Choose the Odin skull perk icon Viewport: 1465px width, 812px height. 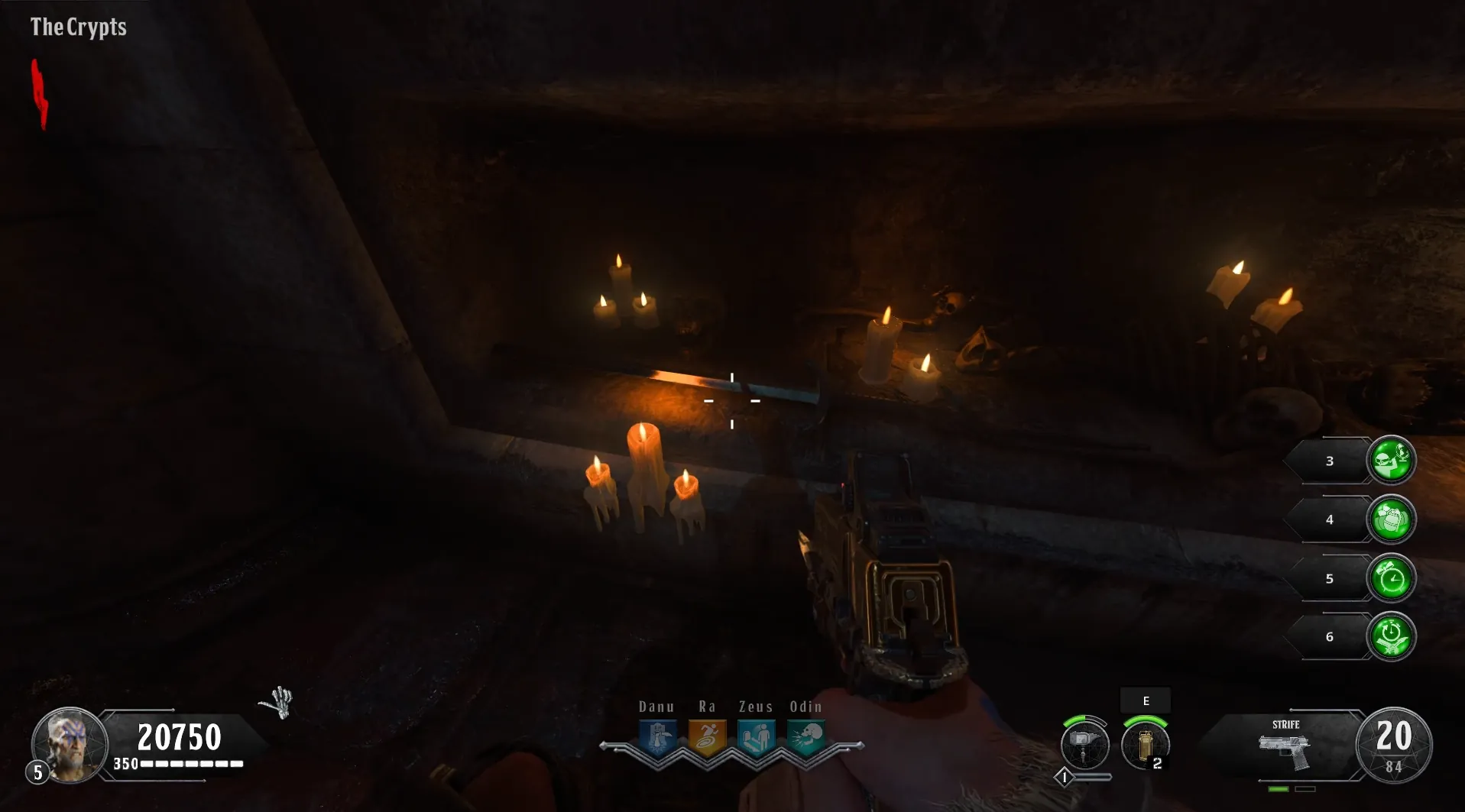click(805, 738)
